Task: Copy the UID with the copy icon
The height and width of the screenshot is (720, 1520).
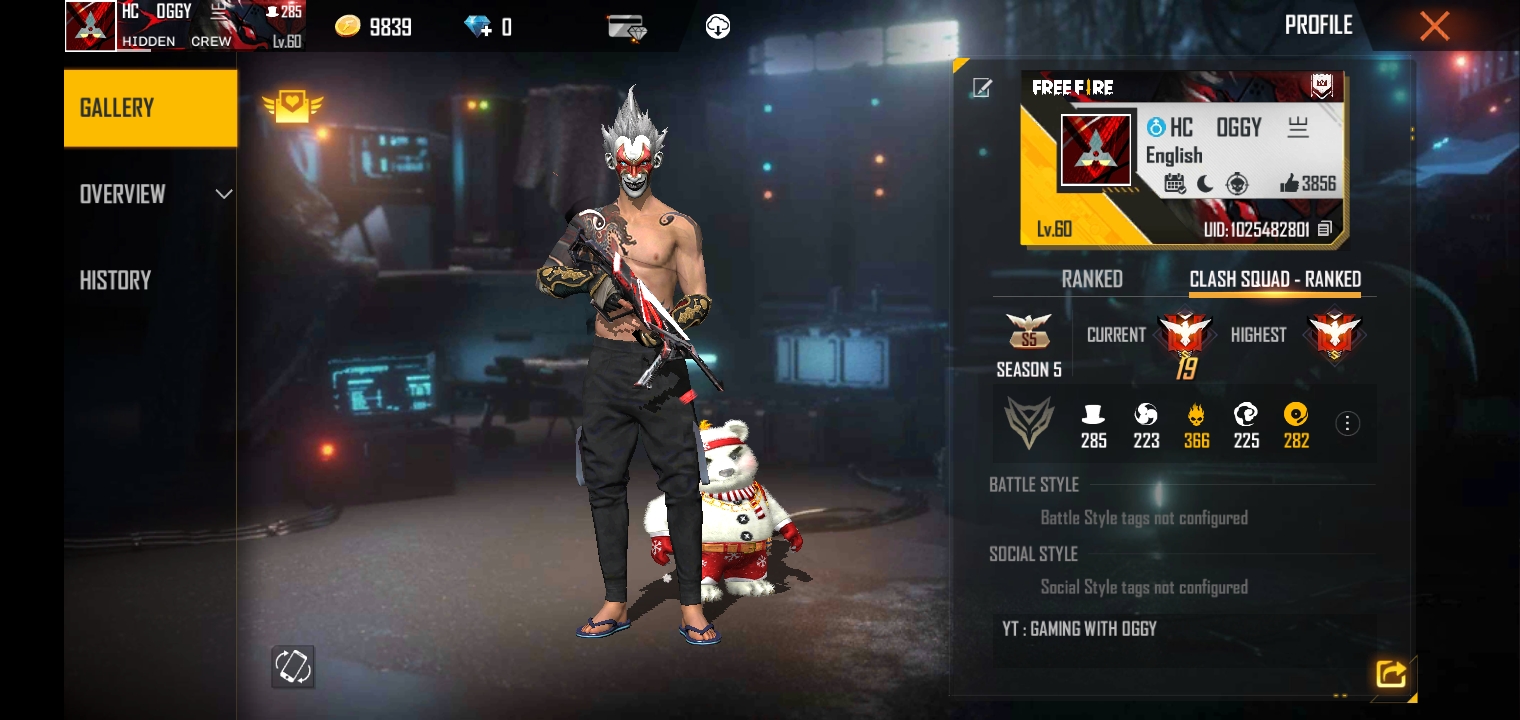Action: (x=1325, y=229)
